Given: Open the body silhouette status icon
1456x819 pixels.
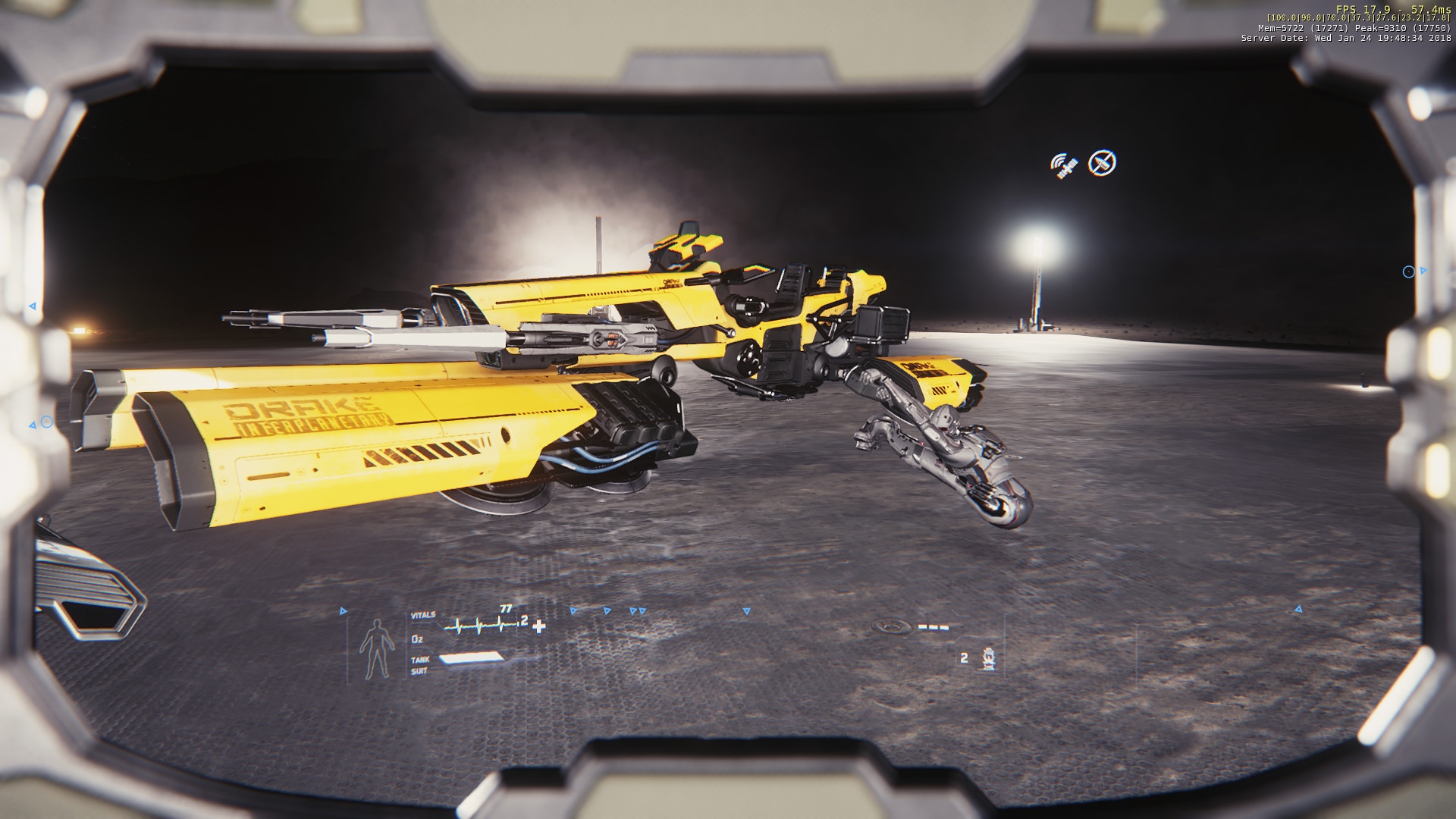Looking at the screenshot, I should (x=377, y=649).
